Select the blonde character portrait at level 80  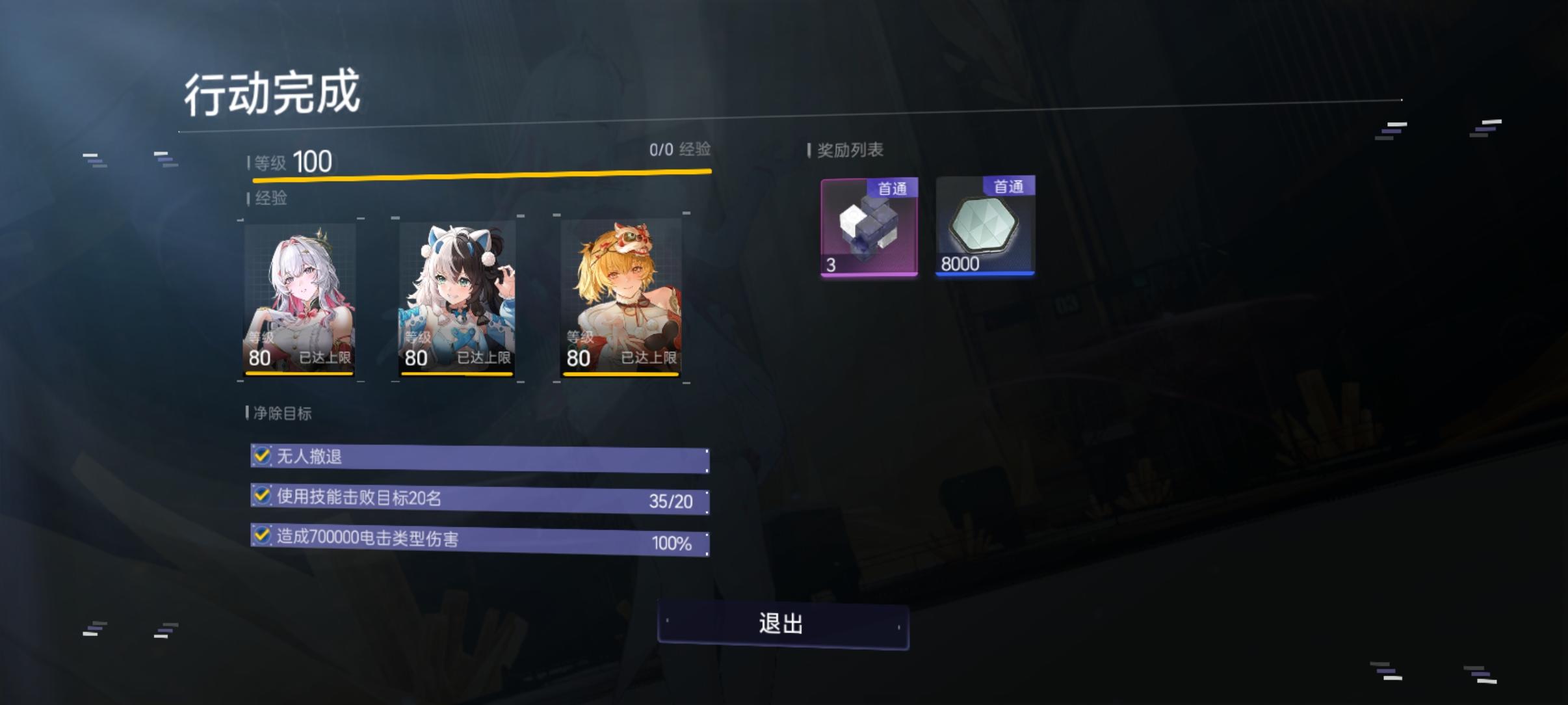[x=622, y=299]
